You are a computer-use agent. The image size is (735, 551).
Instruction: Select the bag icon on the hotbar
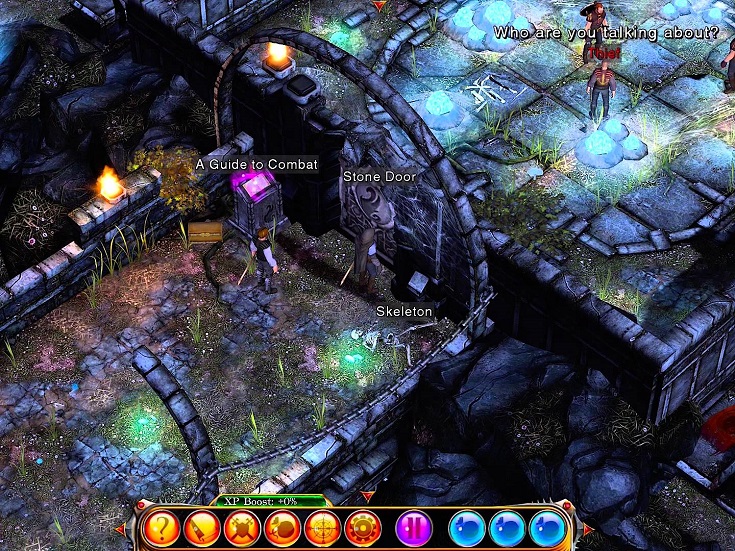282,527
